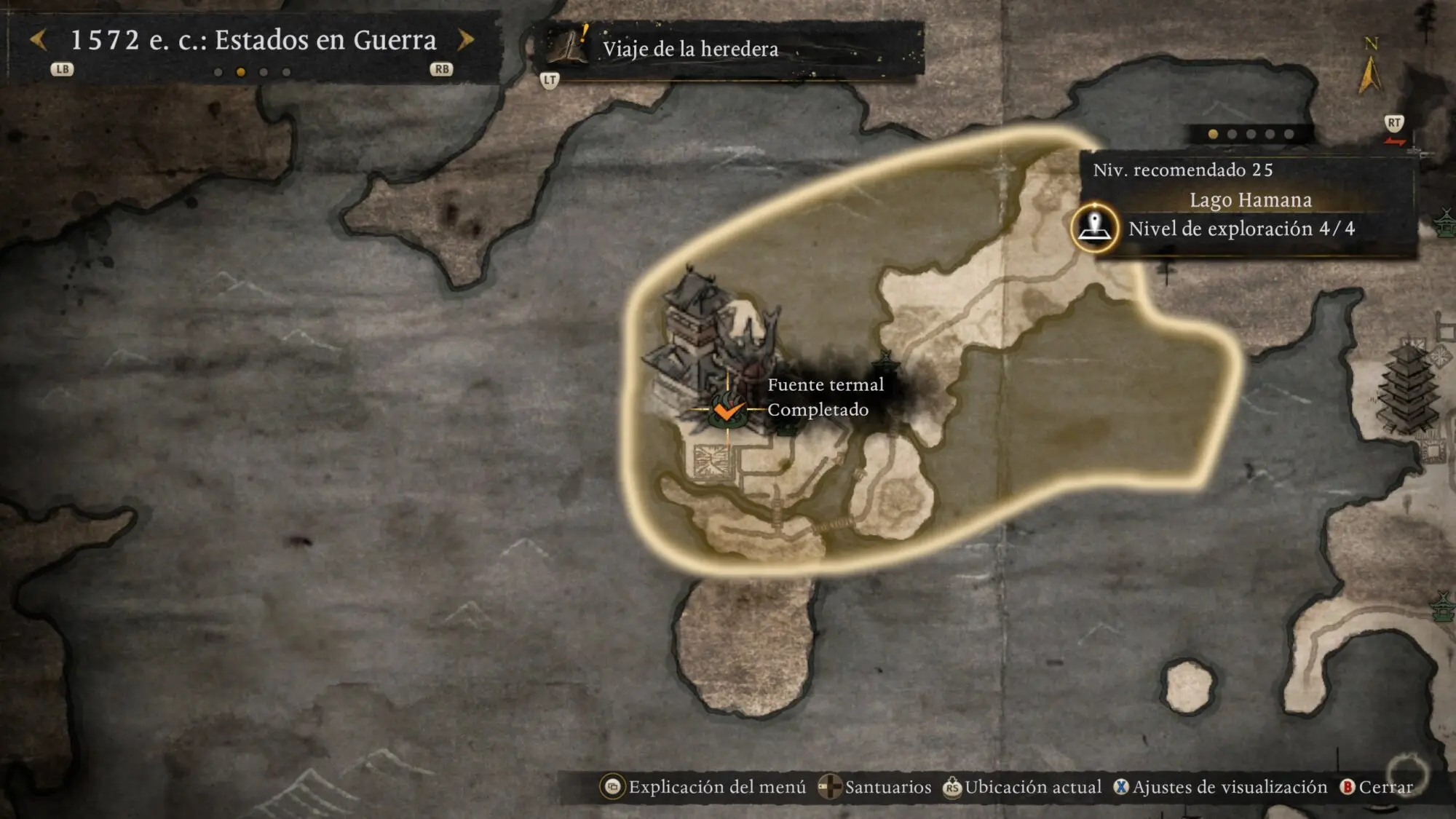Screen dimensions: 1456x819
Task: Open the Viaje de la heredera quest tracker
Action: [x=689, y=49]
